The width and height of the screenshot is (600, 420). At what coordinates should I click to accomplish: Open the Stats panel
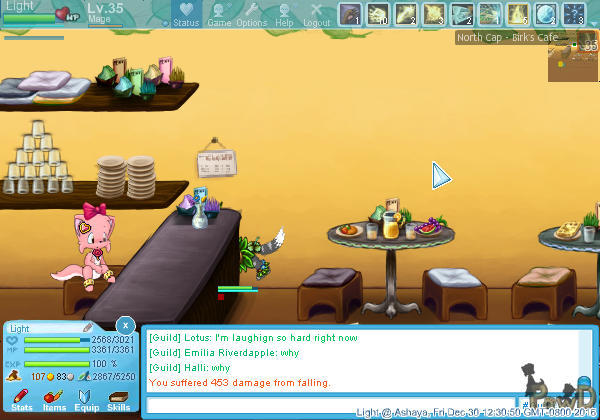(21, 401)
